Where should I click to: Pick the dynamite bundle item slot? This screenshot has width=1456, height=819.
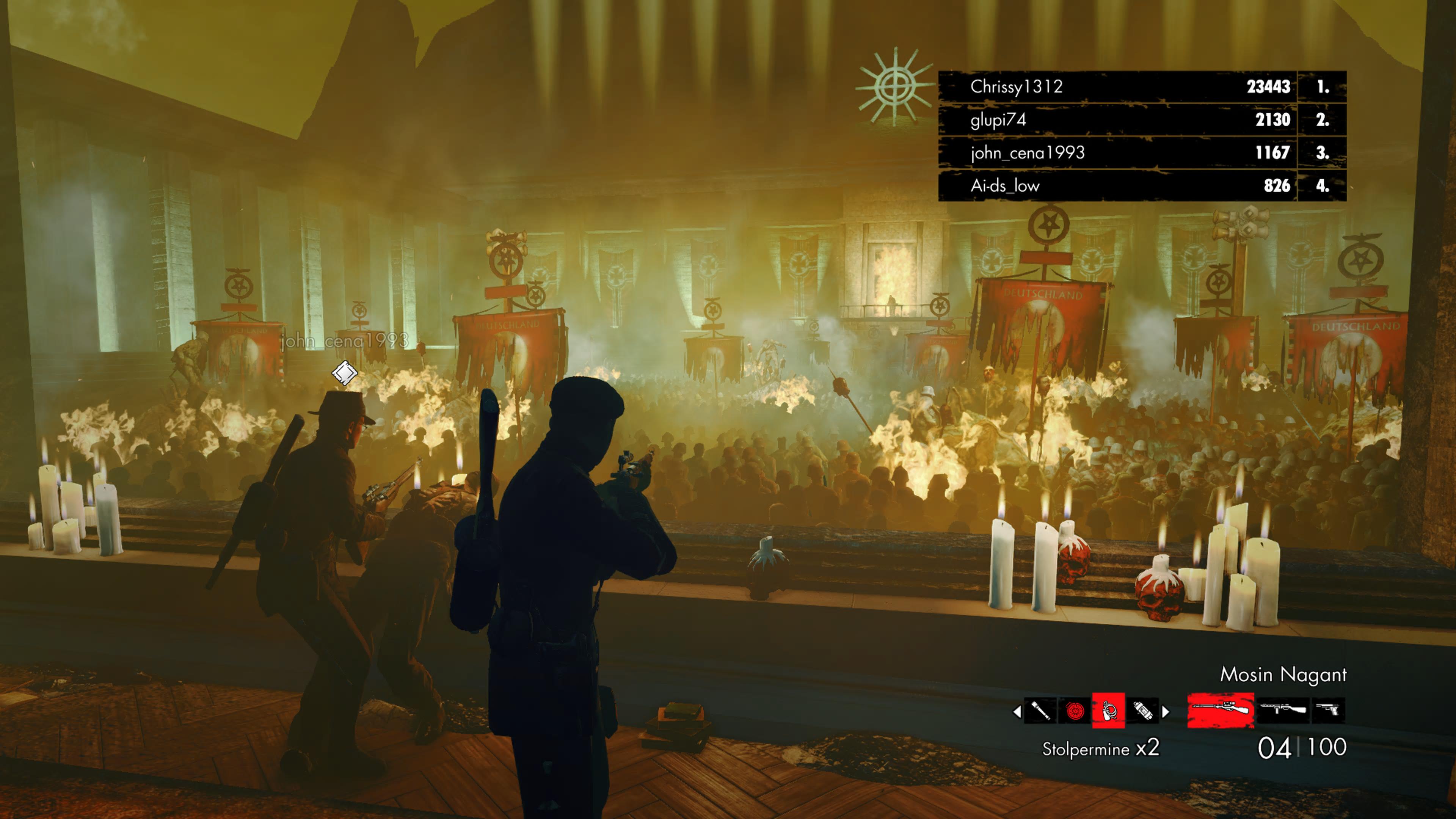(x=1142, y=711)
